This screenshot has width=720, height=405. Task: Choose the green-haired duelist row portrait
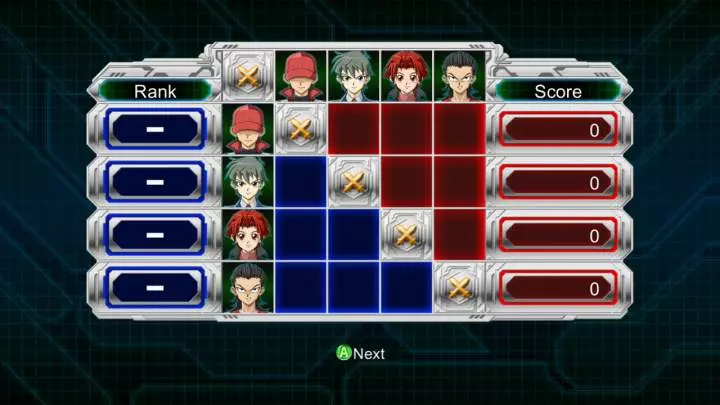pos(246,182)
